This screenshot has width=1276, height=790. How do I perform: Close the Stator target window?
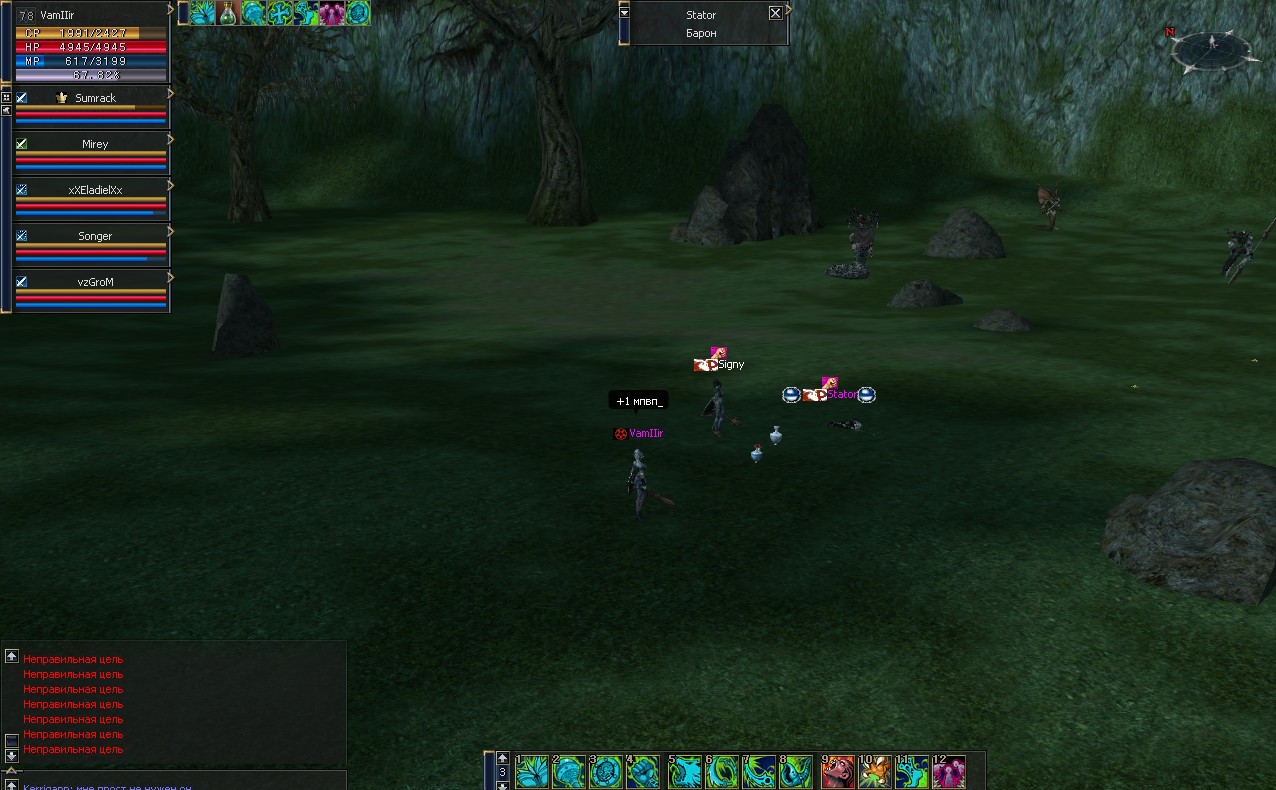point(775,13)
